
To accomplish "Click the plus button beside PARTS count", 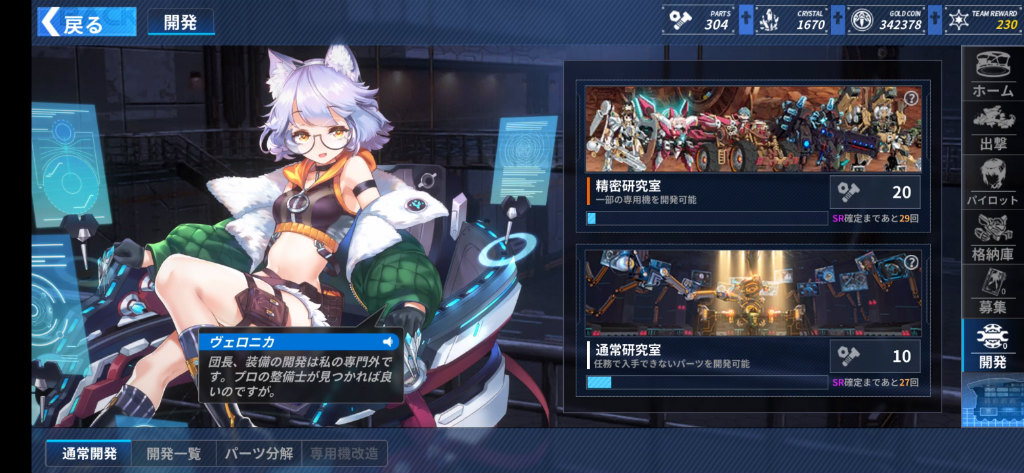I will pos(745,20).
